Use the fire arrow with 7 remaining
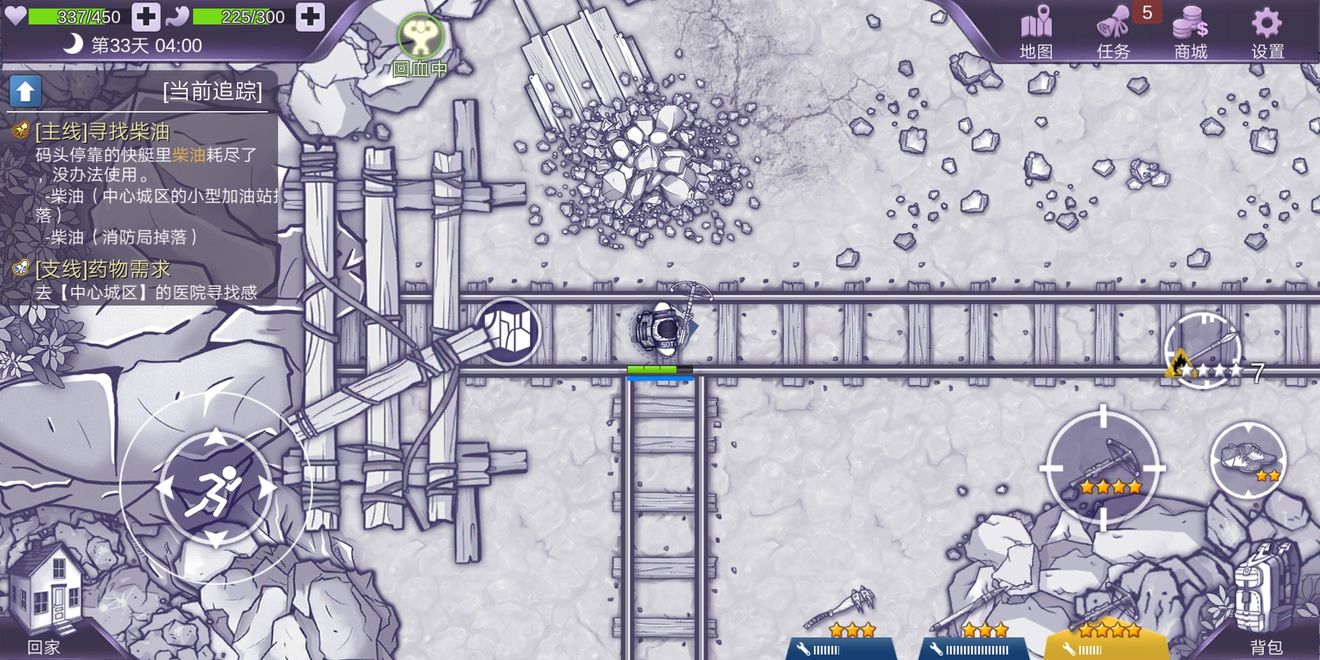Image resolution: width=1320 pixels, height=660 pixels. [x=1204, y=351]
